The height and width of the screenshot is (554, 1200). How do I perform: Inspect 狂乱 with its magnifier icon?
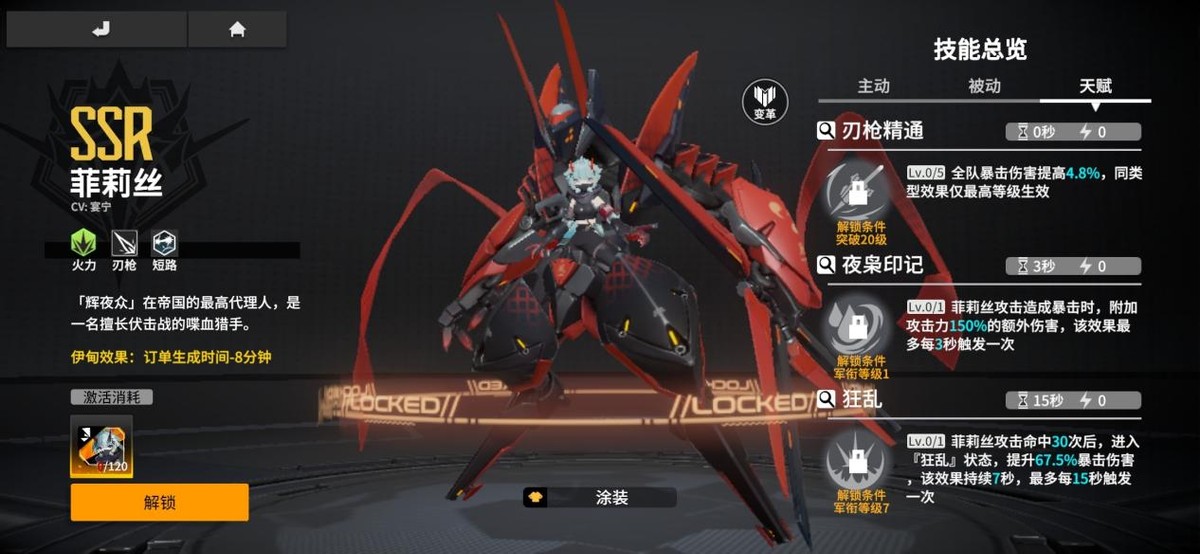point(827,400)
